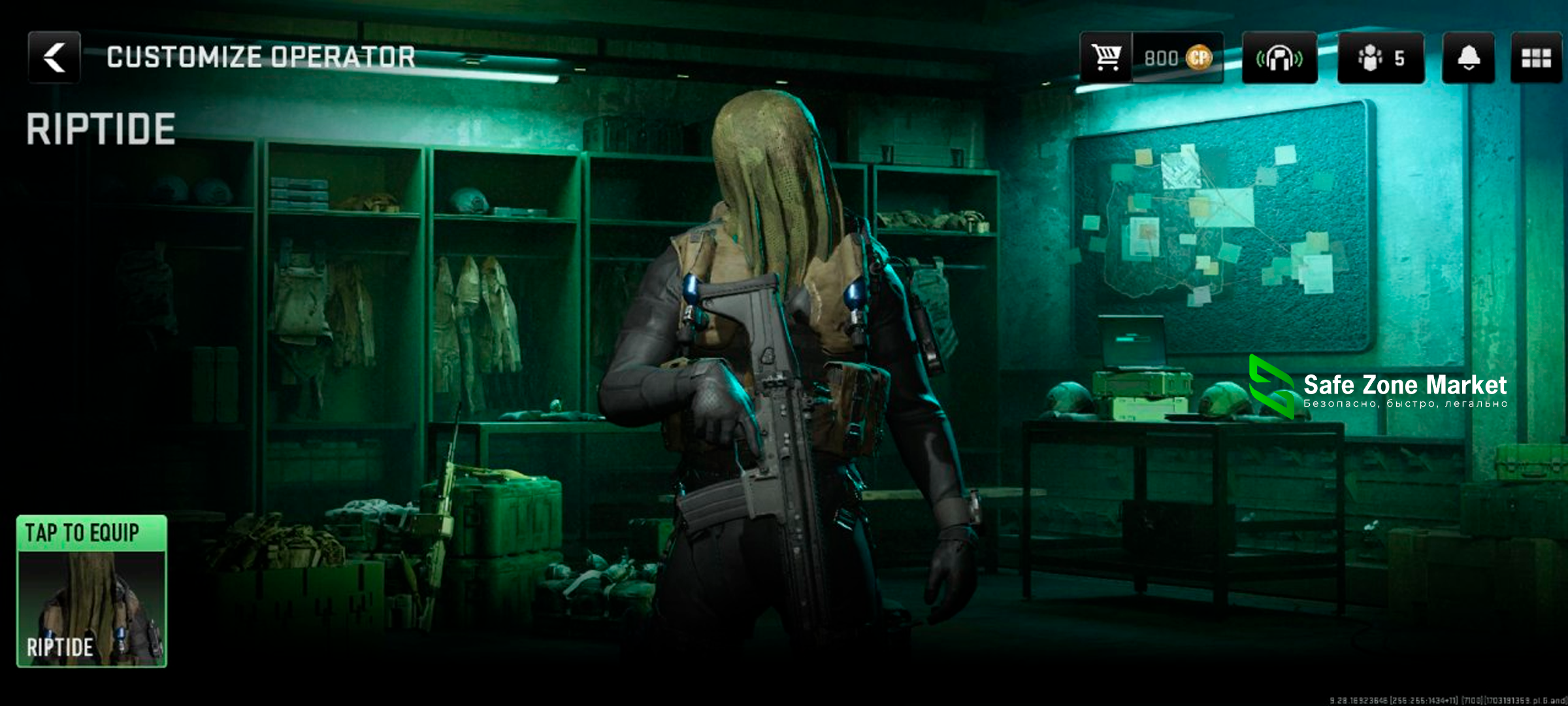Go back using the arrow button
Image resolution: width=1568 pixels, height=706 pixels.
54,58
